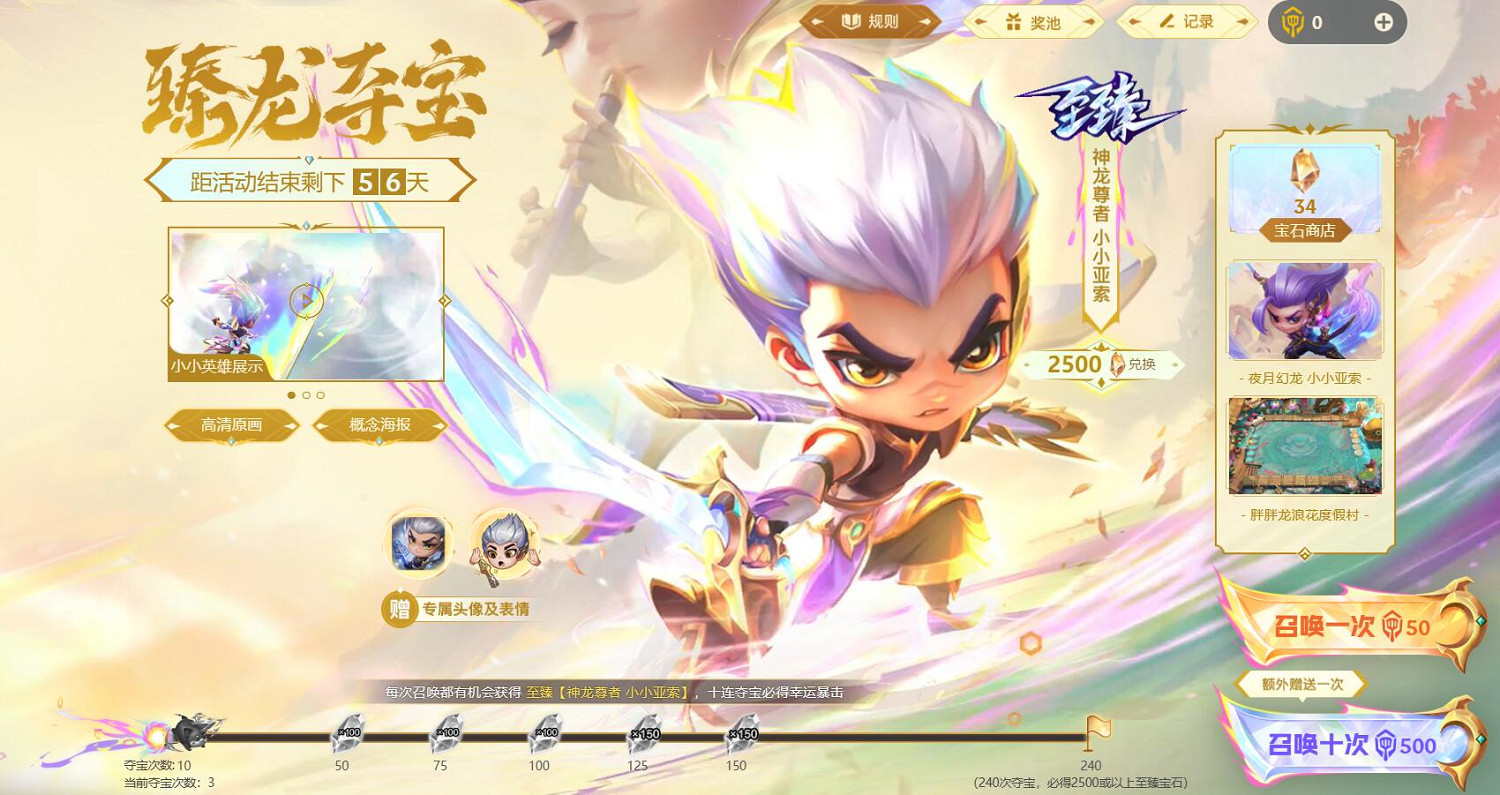Click the left arrow of the preview carousel
The height and width of the screenshot is (795, 1500).
tap(168, 302)
